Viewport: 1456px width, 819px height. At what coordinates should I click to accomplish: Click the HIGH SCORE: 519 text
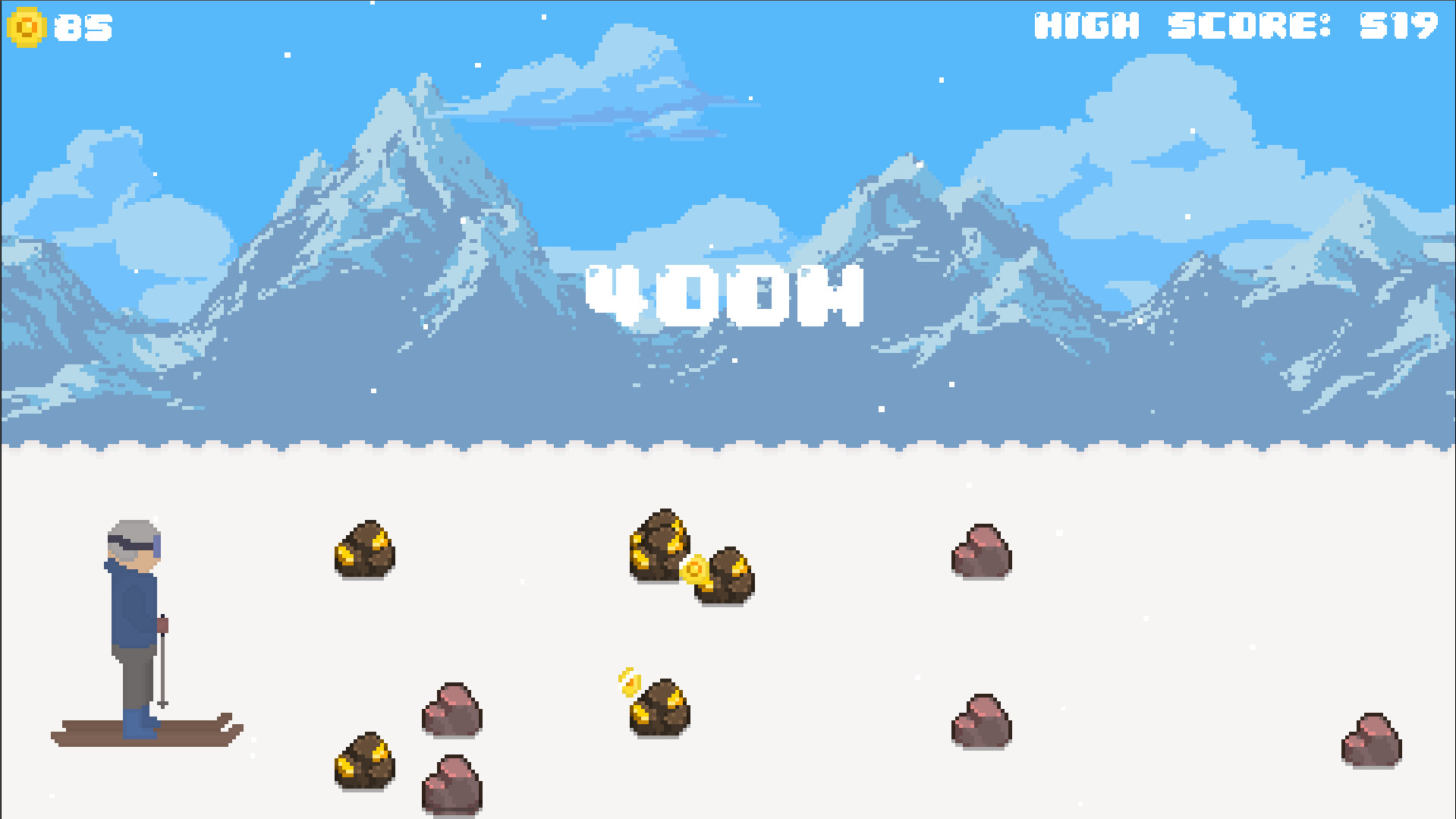[x=1235, y=25]
